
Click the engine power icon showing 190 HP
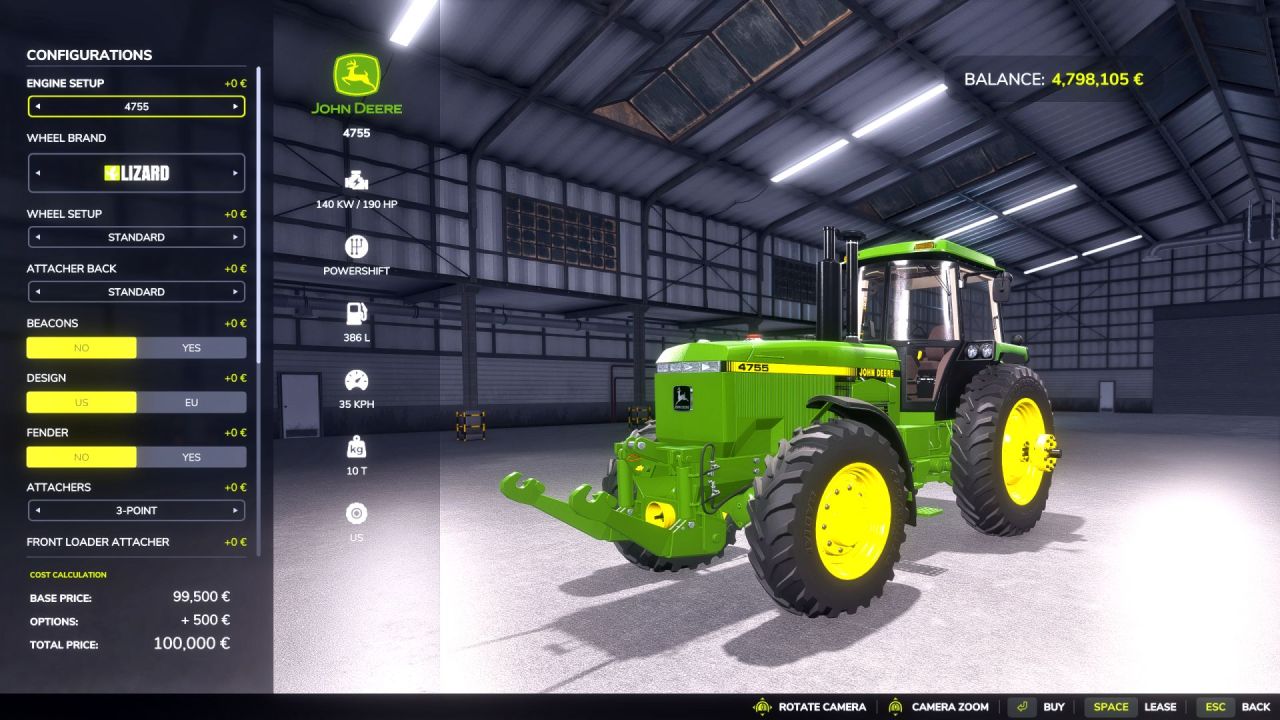[356, 182]
